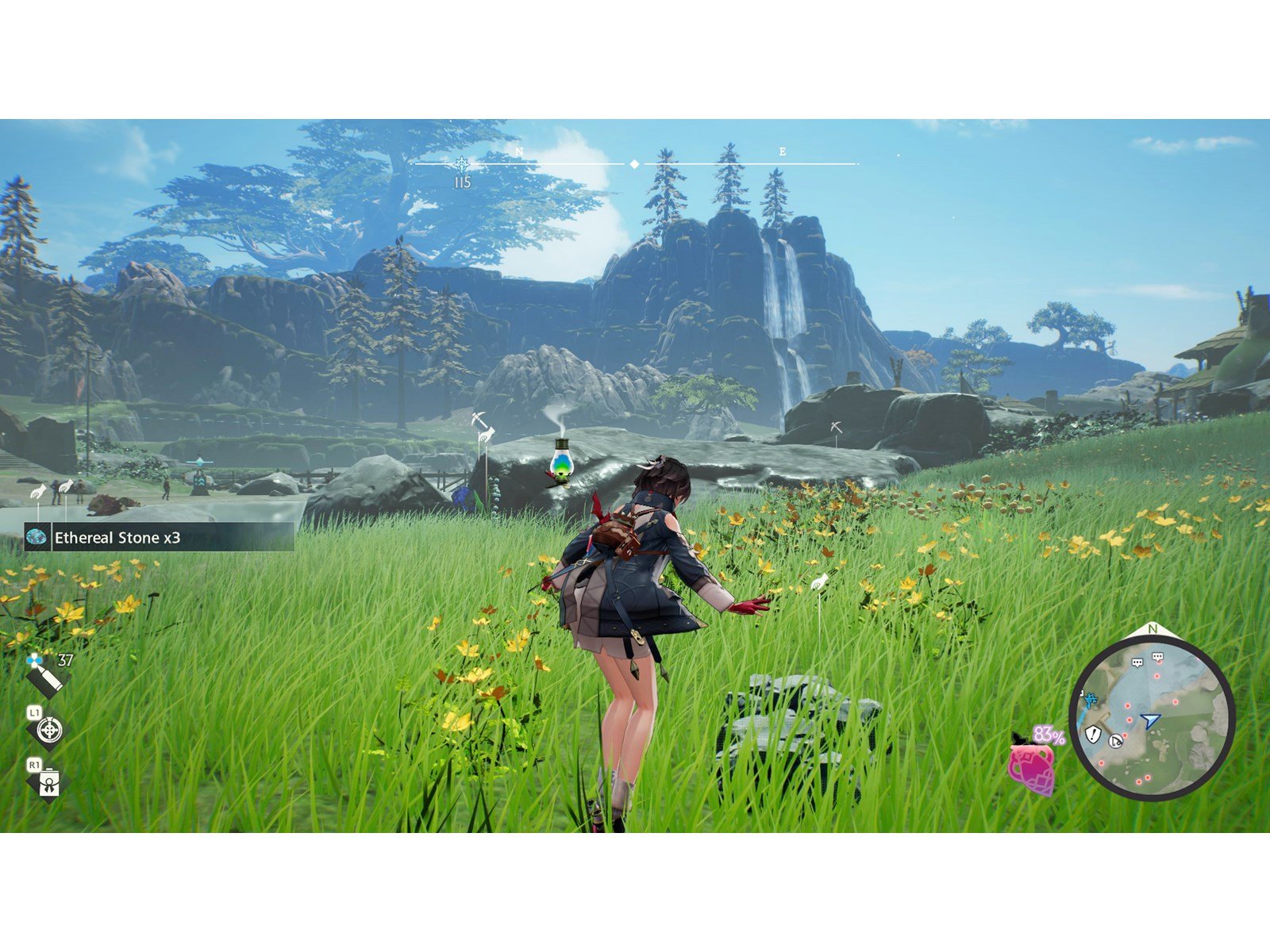Click the hand pickup marker near the NPCs
1270x952 pixels.
(38, 491)
